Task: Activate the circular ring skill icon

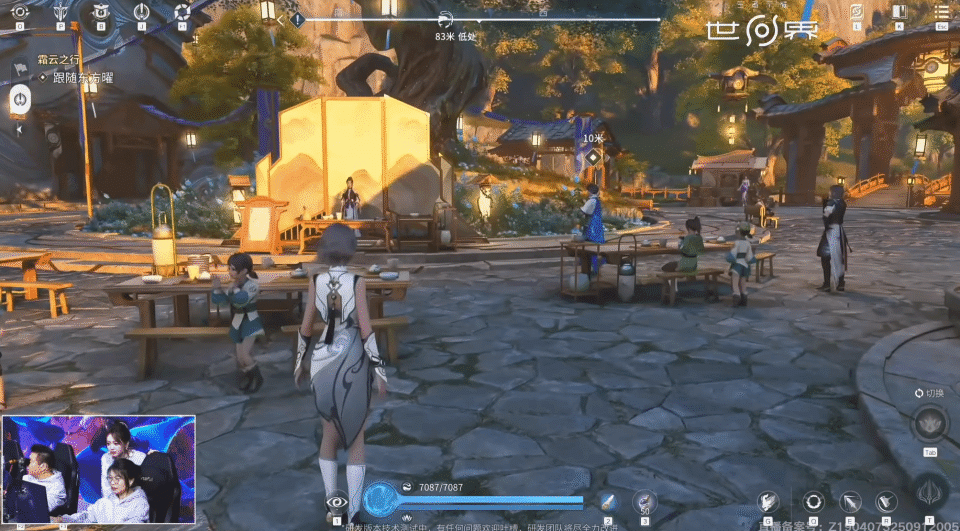Action: click(813, 502)
